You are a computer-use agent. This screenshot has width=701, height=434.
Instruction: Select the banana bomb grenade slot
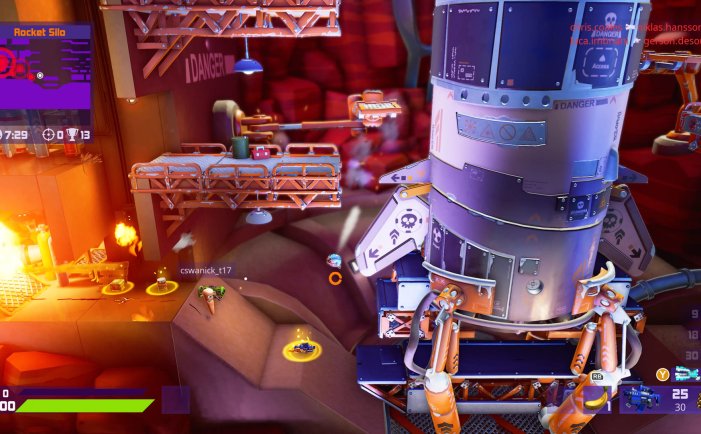pyautogui.click(x=594, y=399)
